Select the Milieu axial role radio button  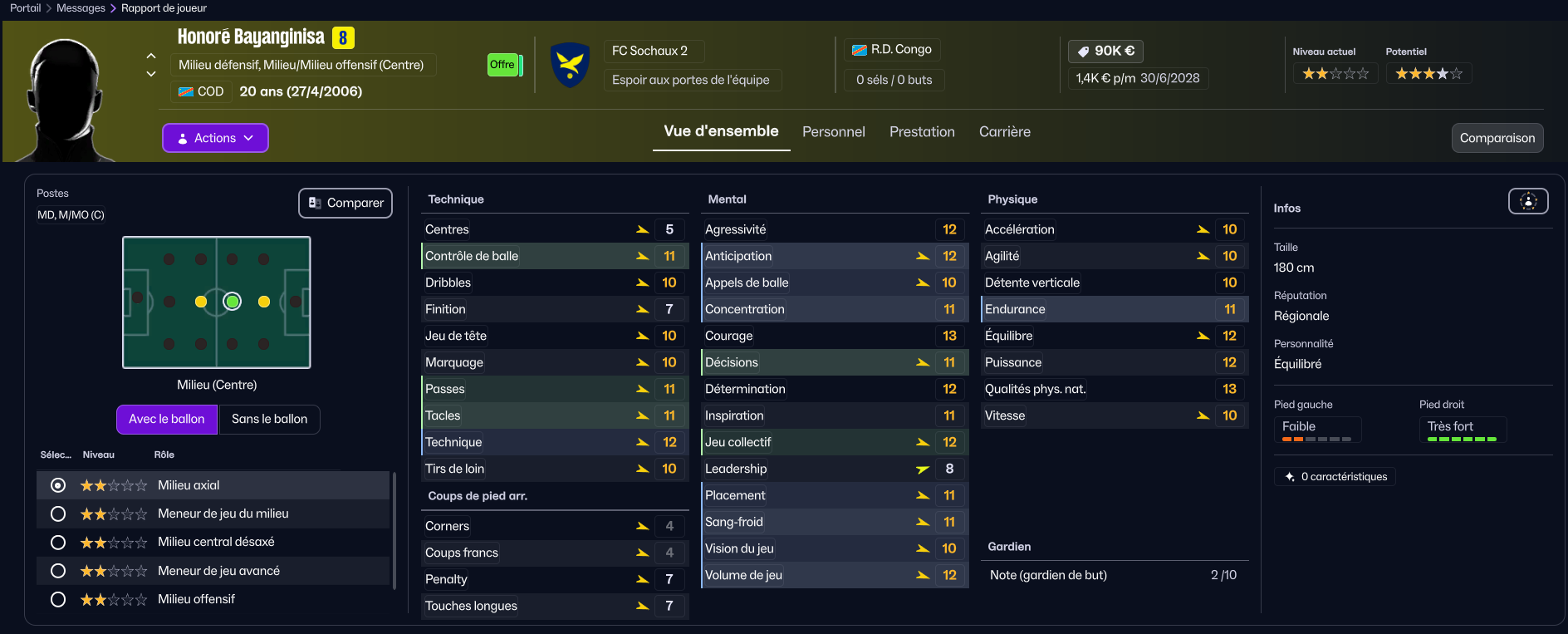(58, 485)
